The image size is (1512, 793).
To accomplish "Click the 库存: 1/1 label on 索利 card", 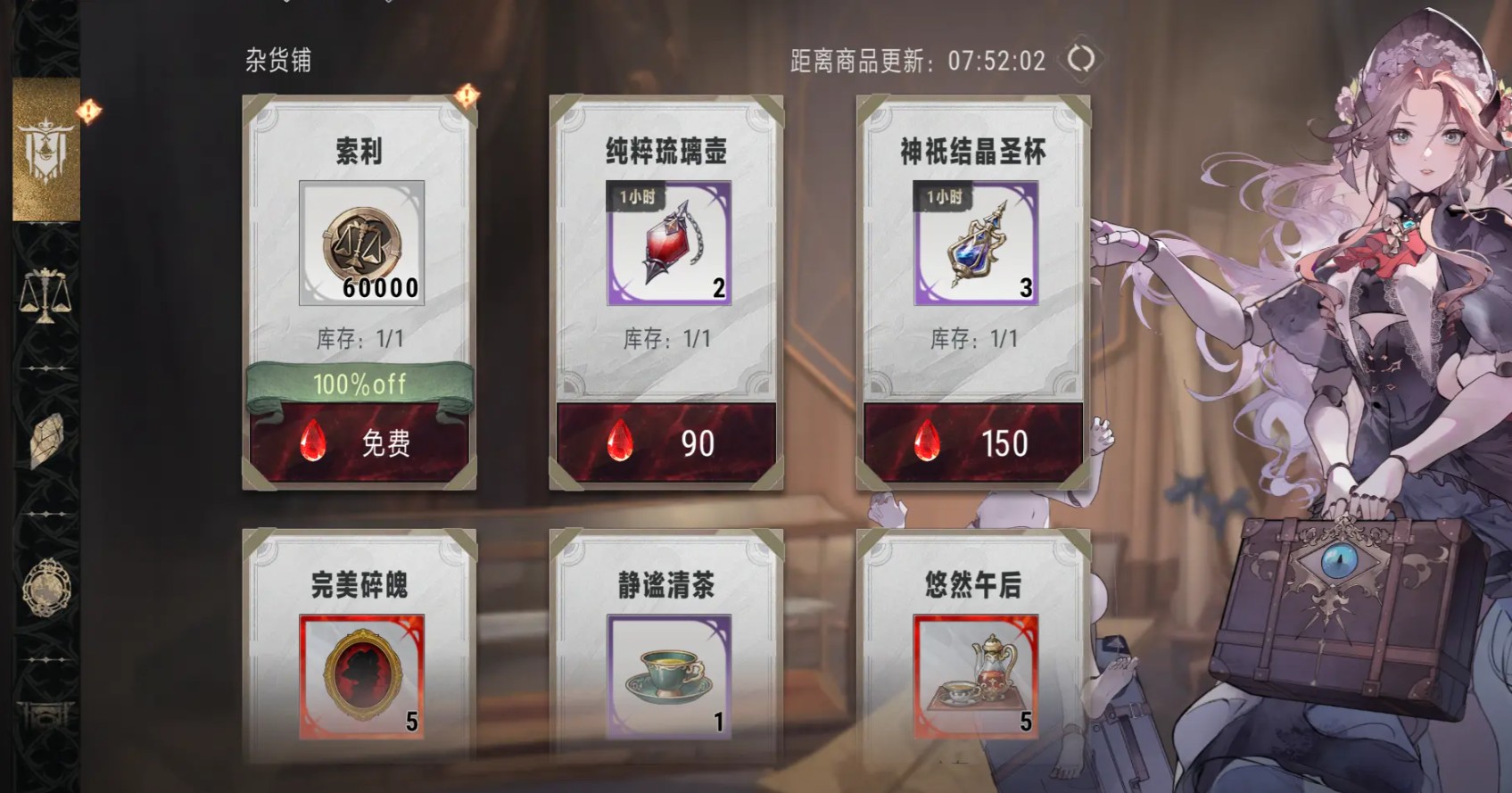I will pos(359,338).
